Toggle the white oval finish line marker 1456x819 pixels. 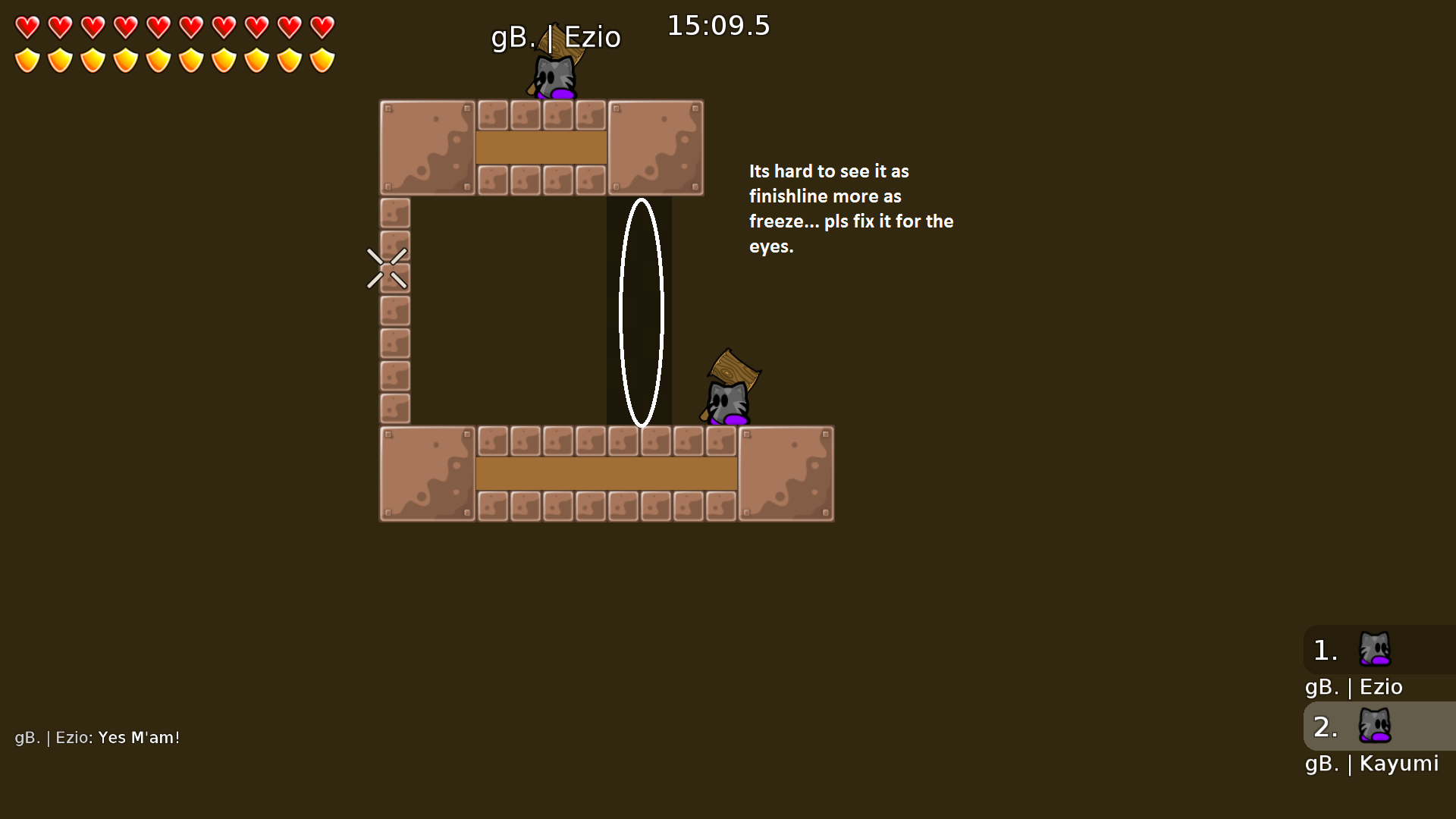coord(643,311)
